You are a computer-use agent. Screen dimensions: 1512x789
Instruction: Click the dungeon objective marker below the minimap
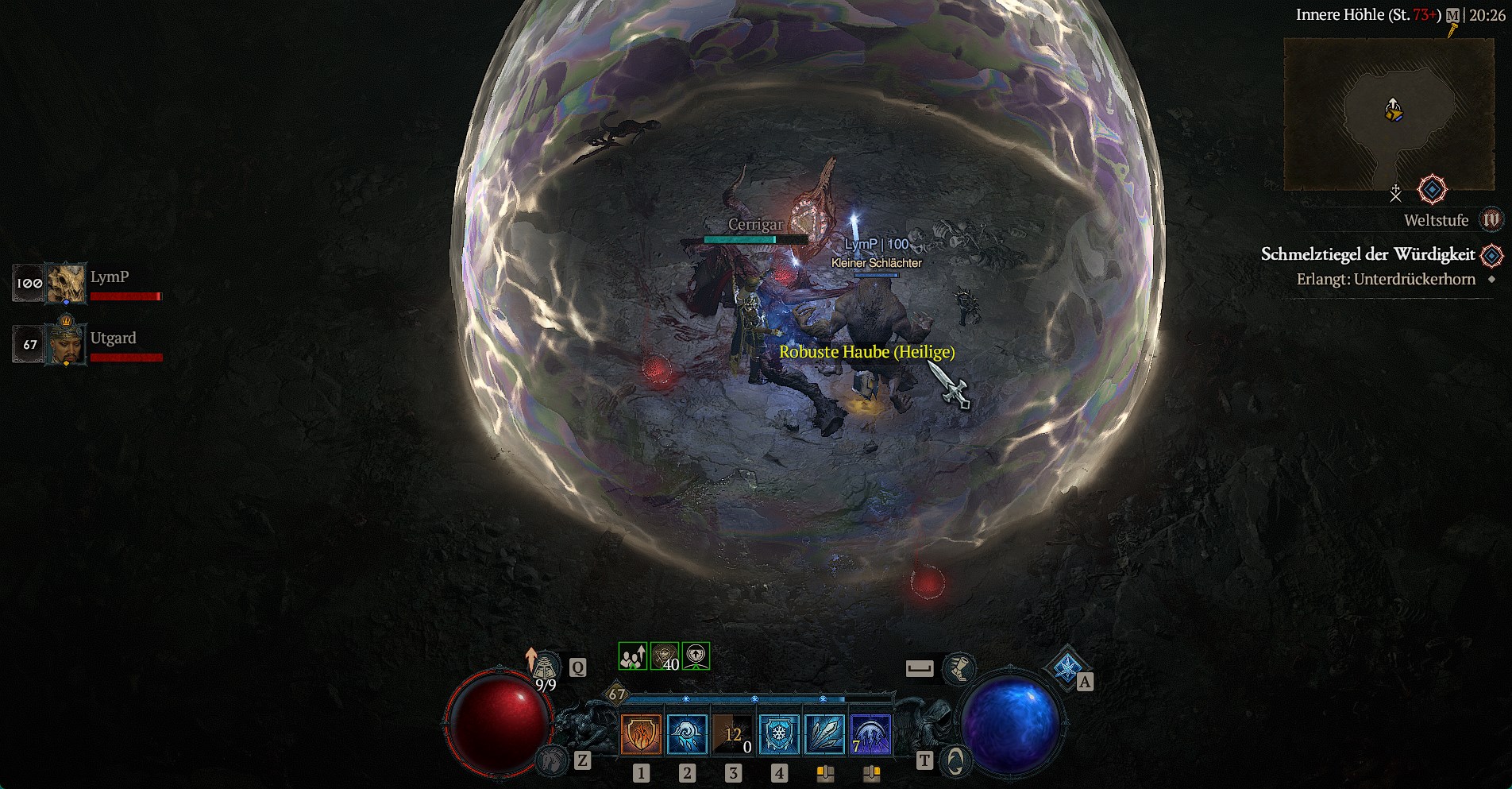(x=1432, y=190)
